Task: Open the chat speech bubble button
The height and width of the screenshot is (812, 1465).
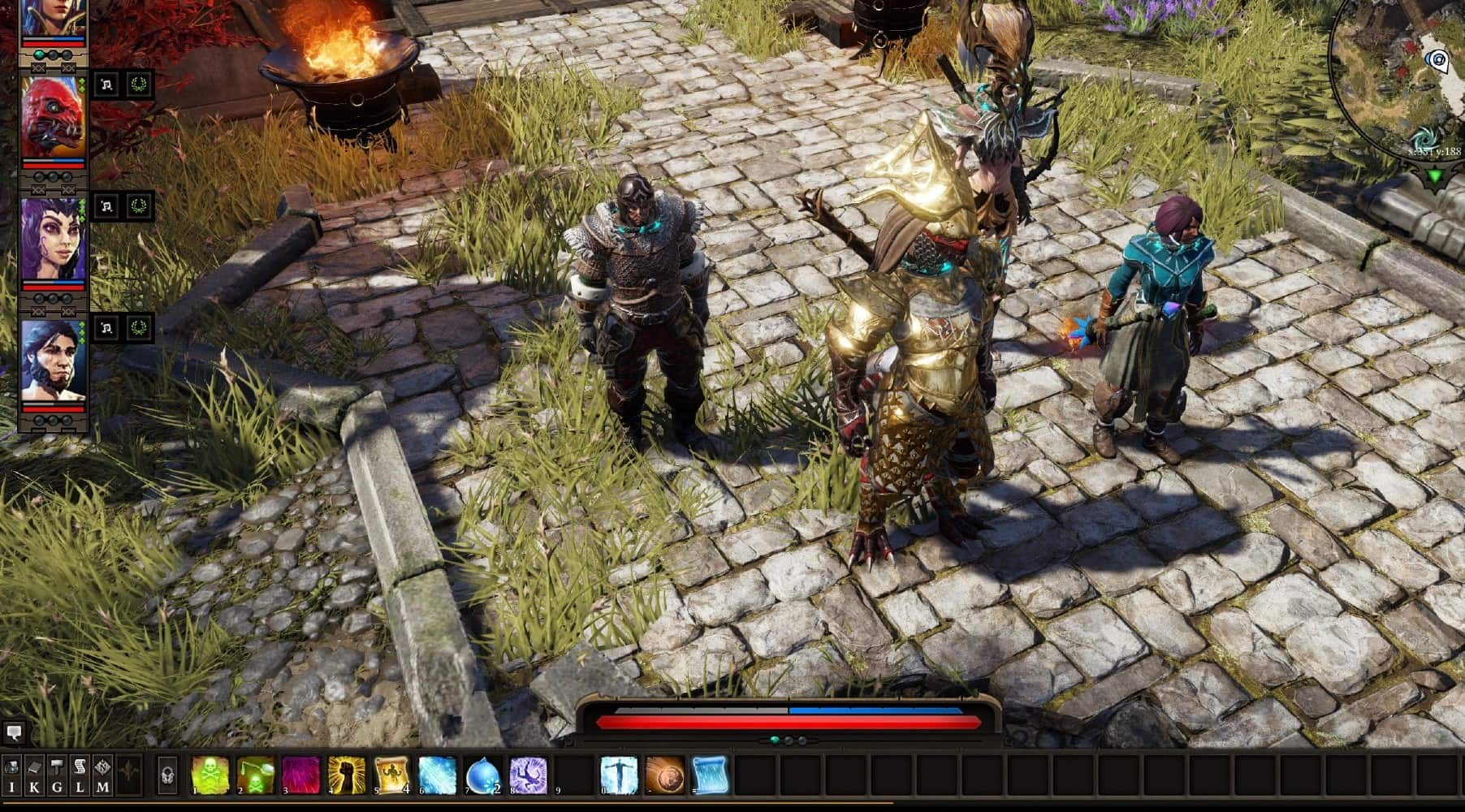Action: [14, 733]
